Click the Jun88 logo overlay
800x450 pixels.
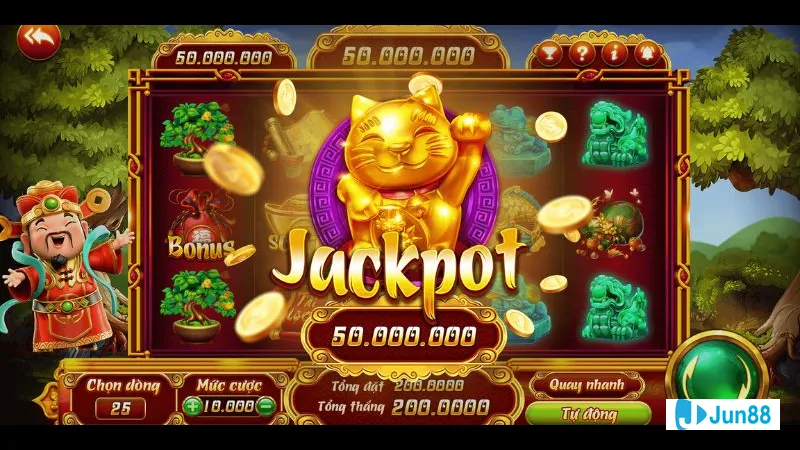click(723, 414)
